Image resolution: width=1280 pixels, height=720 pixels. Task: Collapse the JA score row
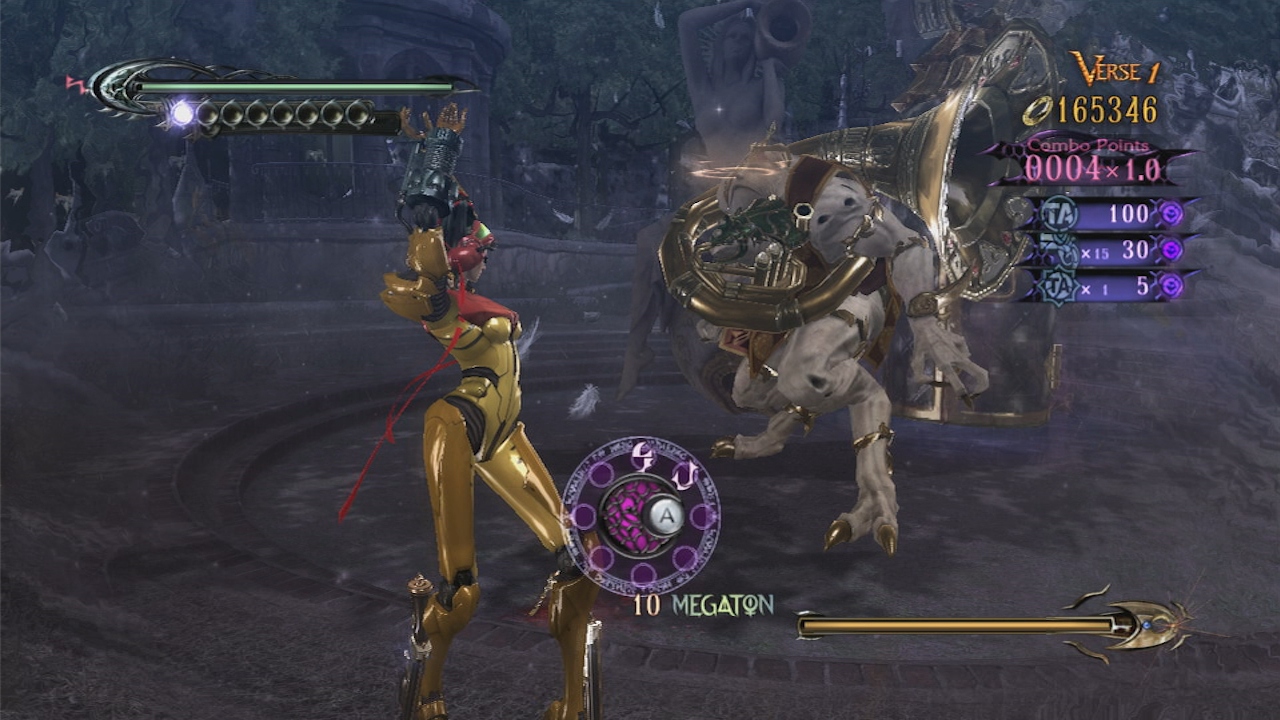click(1110, 284)
